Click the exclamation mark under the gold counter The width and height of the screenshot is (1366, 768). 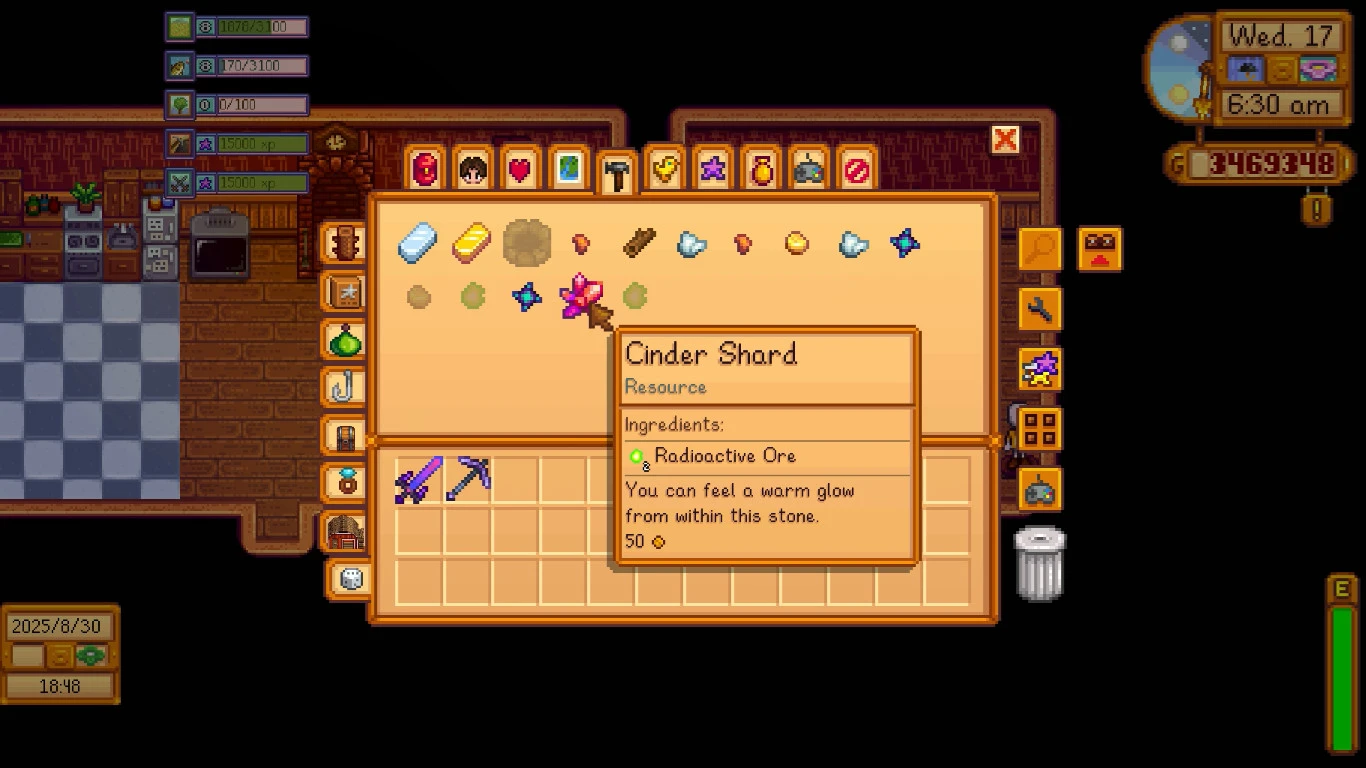coord(1315,210)
